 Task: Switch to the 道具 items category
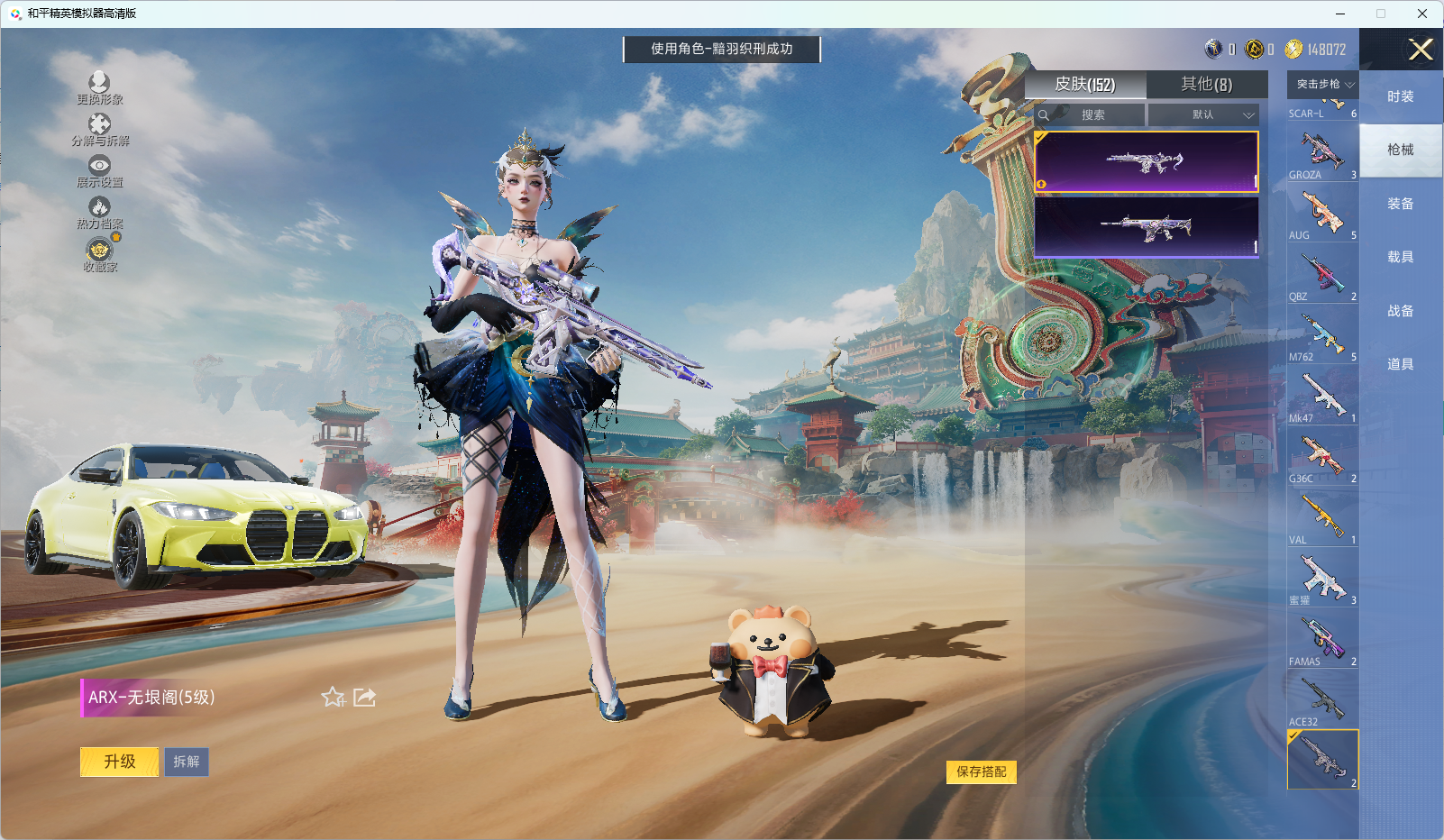(1400, 364)
